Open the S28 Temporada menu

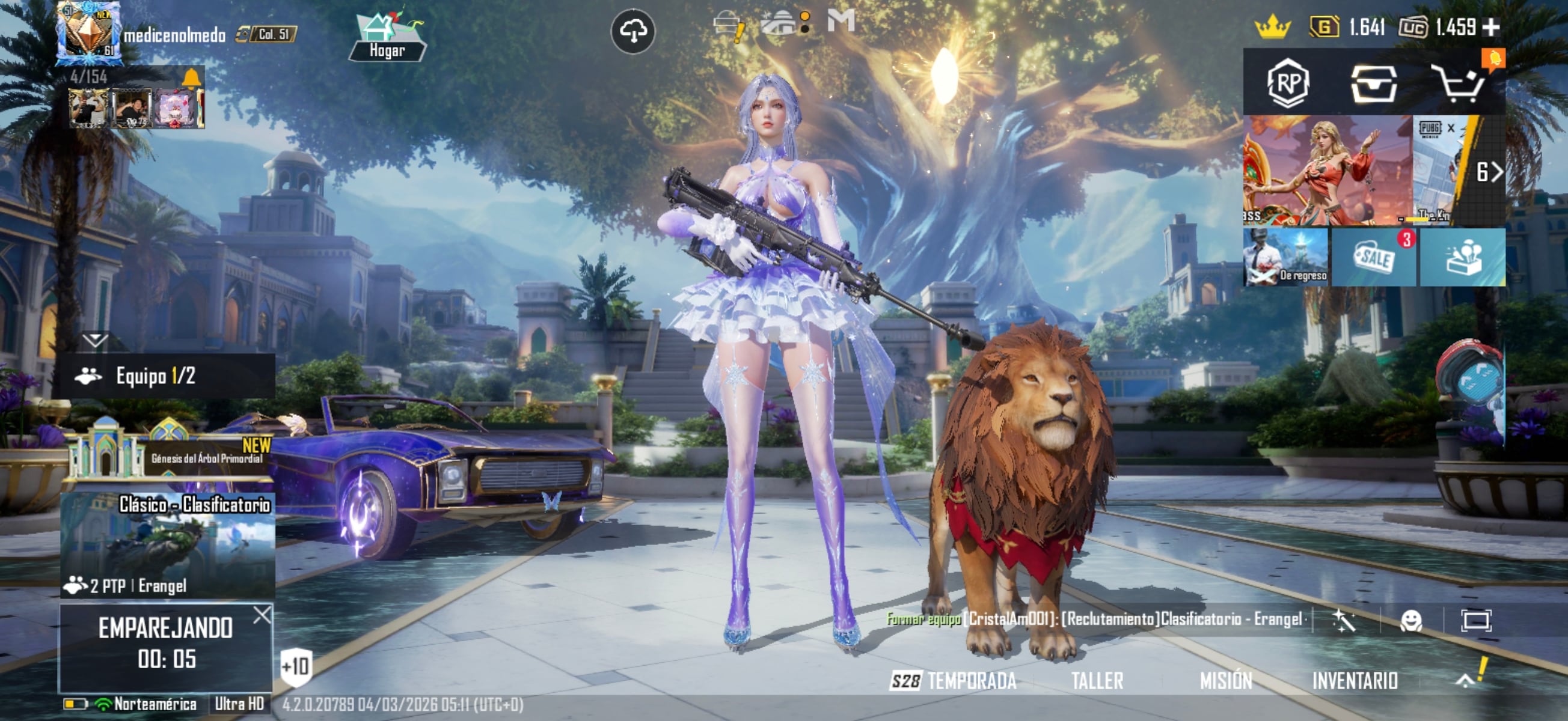click(953, 681)
